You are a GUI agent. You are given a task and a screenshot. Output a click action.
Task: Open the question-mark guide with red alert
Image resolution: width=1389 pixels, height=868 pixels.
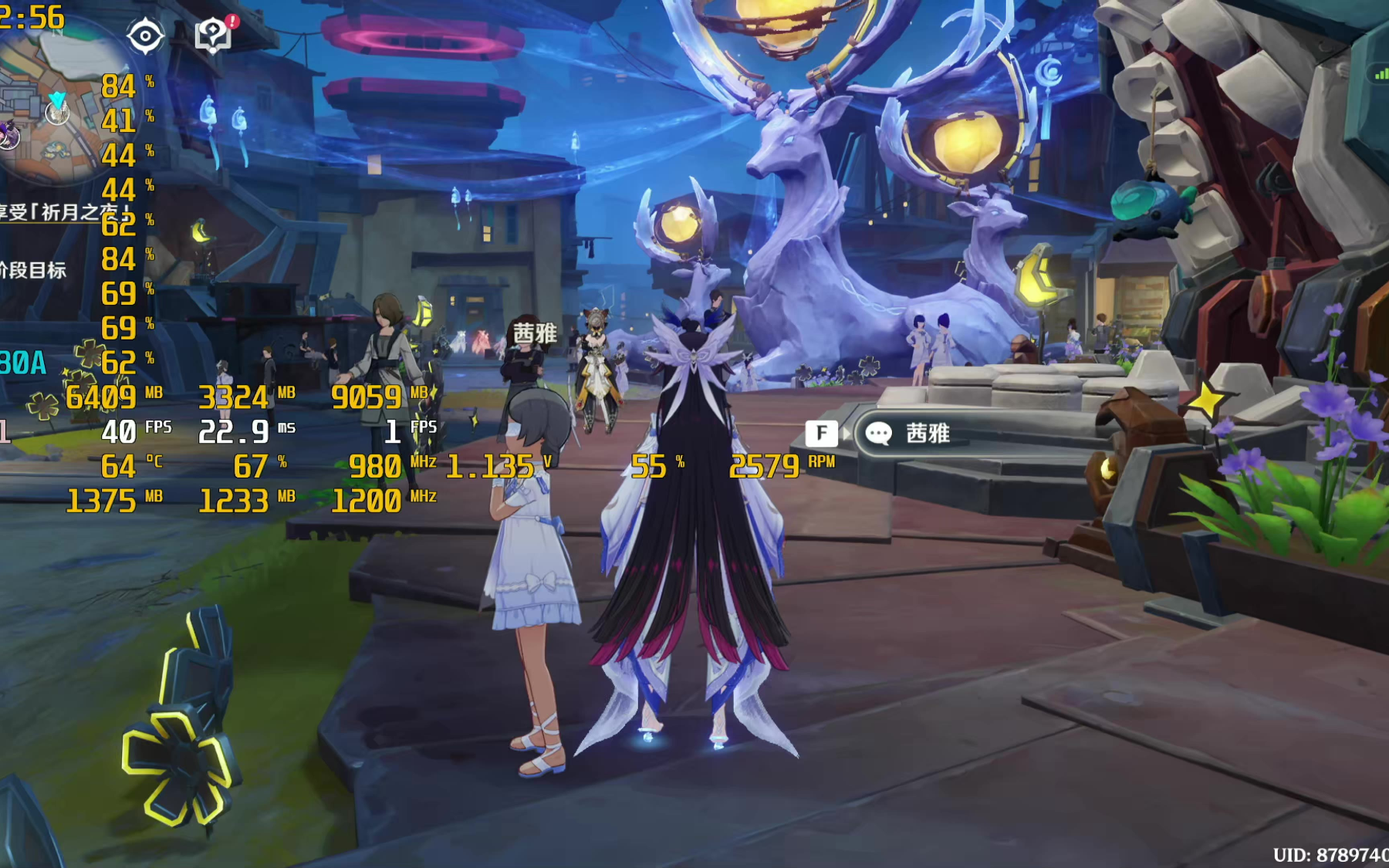(x=214, y=35)
